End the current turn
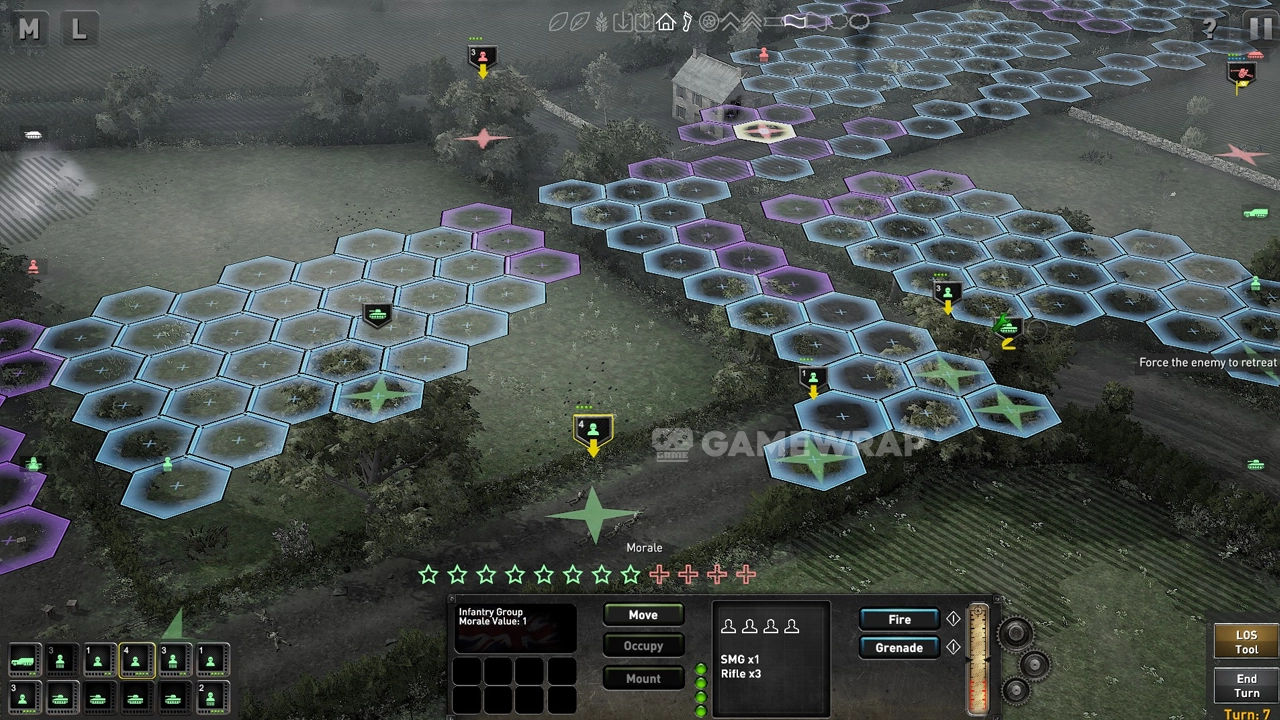The image size is (1280, 720). [x=1245, y=686]
